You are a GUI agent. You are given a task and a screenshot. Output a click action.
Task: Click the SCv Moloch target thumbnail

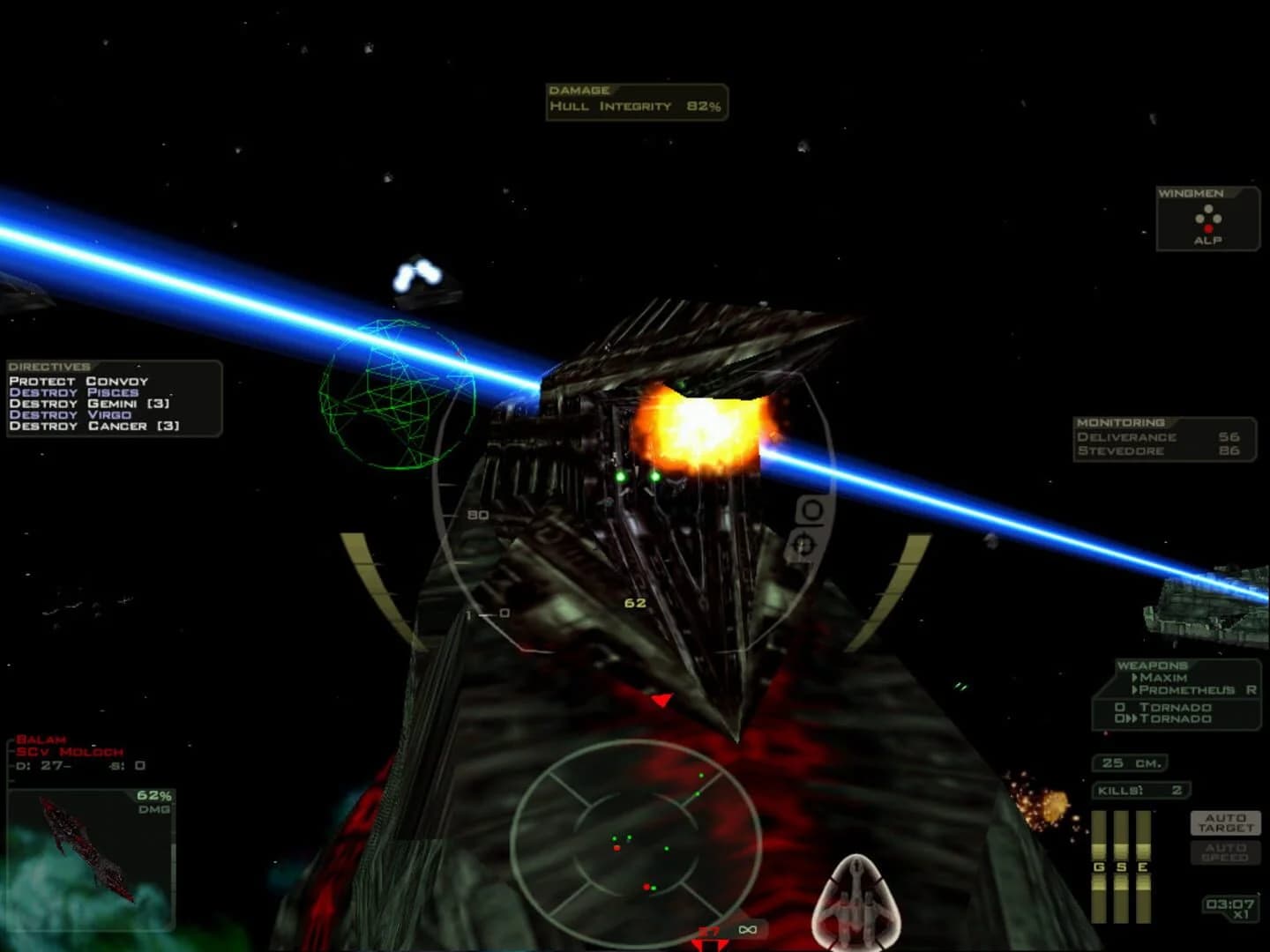click(88, 846)
